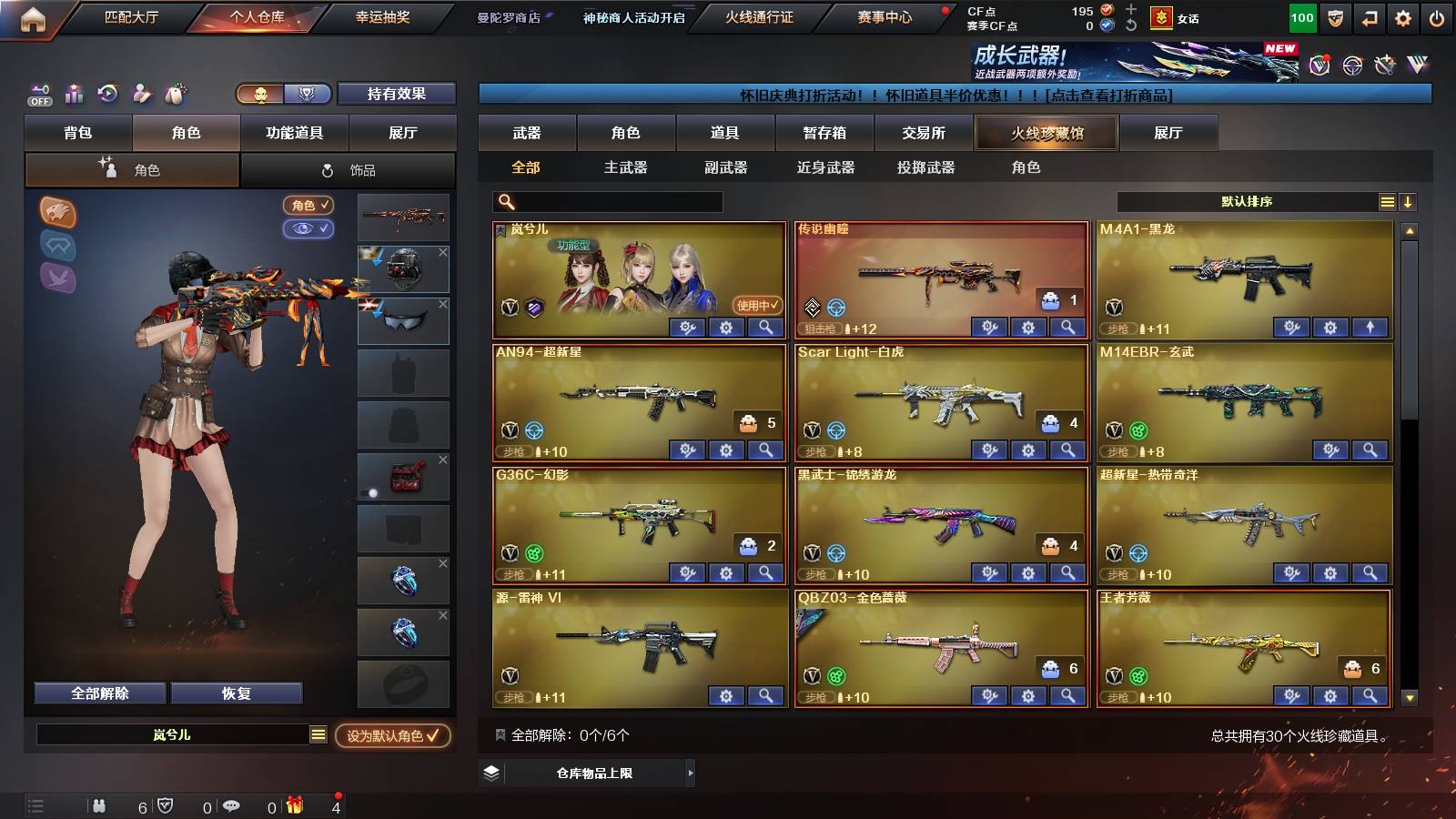Click the 持有效果 button at top left
The height and width of the screenshot is (819, 1456).
pyautogui.click(x=397, y=94)
